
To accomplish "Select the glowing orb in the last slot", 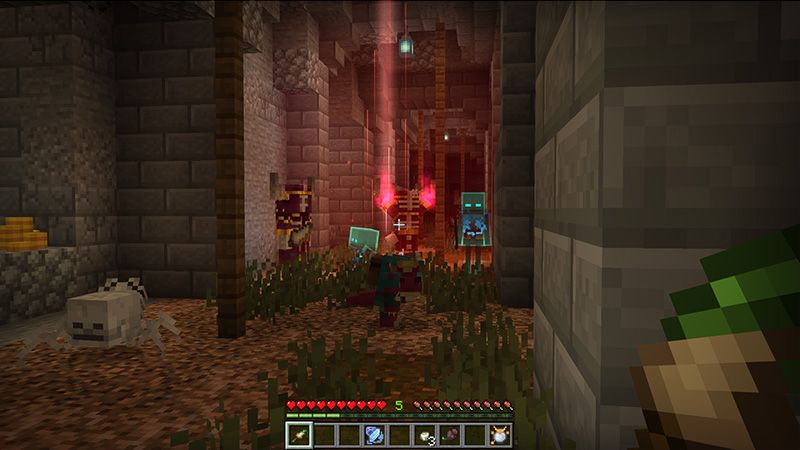I will [498, 434].
